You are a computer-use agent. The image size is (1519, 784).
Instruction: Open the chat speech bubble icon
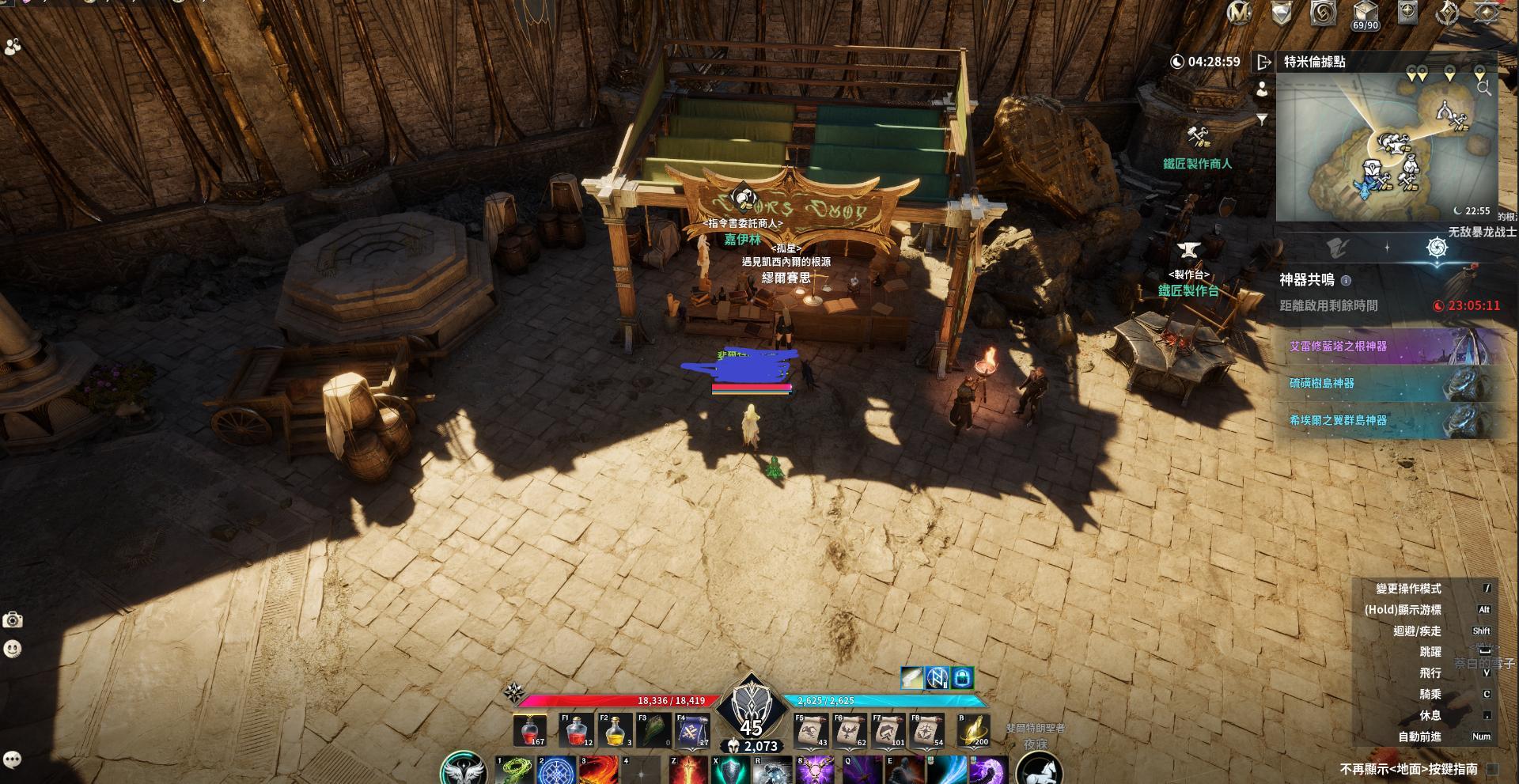[12, 759]
